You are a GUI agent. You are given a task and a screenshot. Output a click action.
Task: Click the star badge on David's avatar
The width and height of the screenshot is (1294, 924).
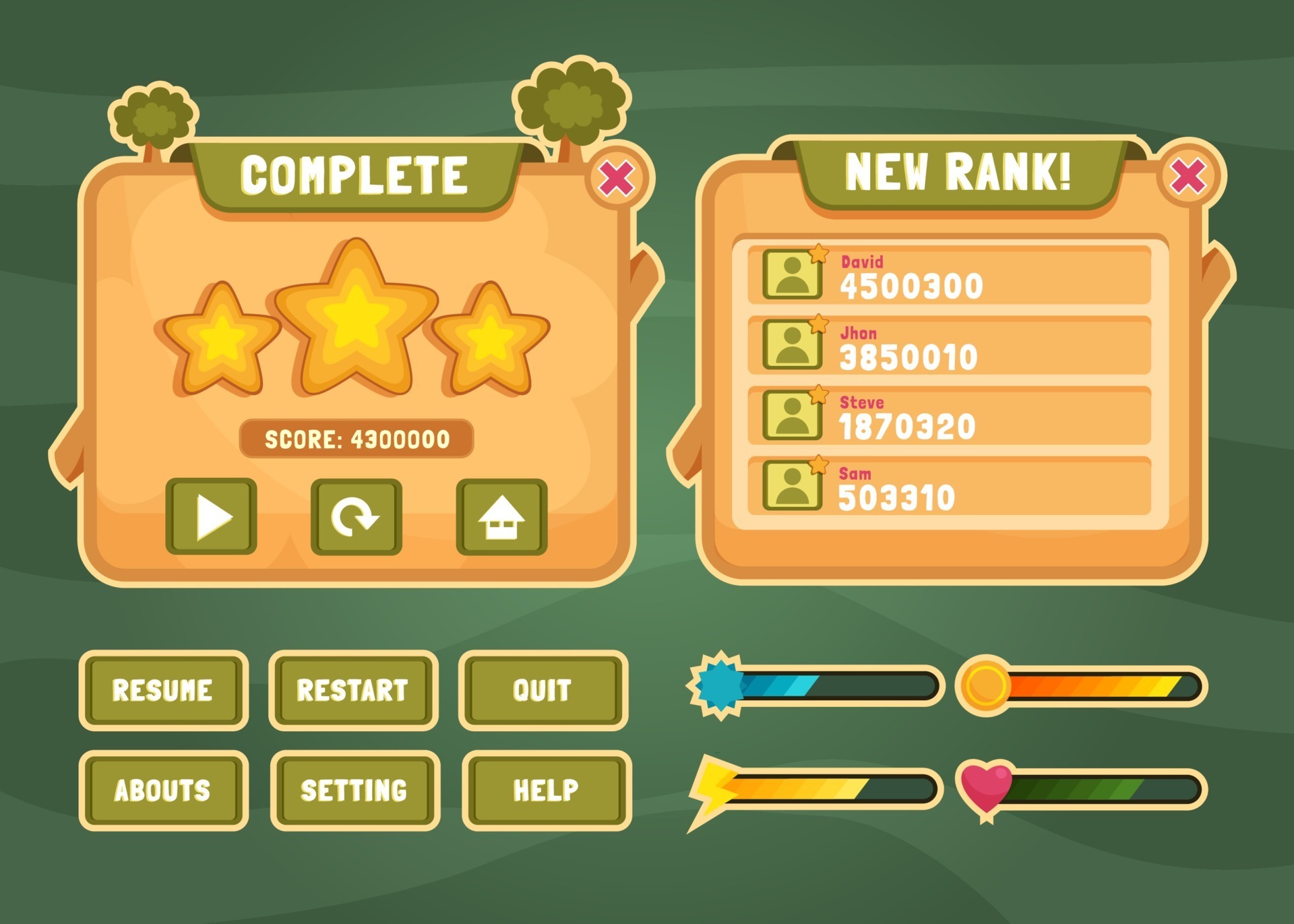[x=818, y=256]
